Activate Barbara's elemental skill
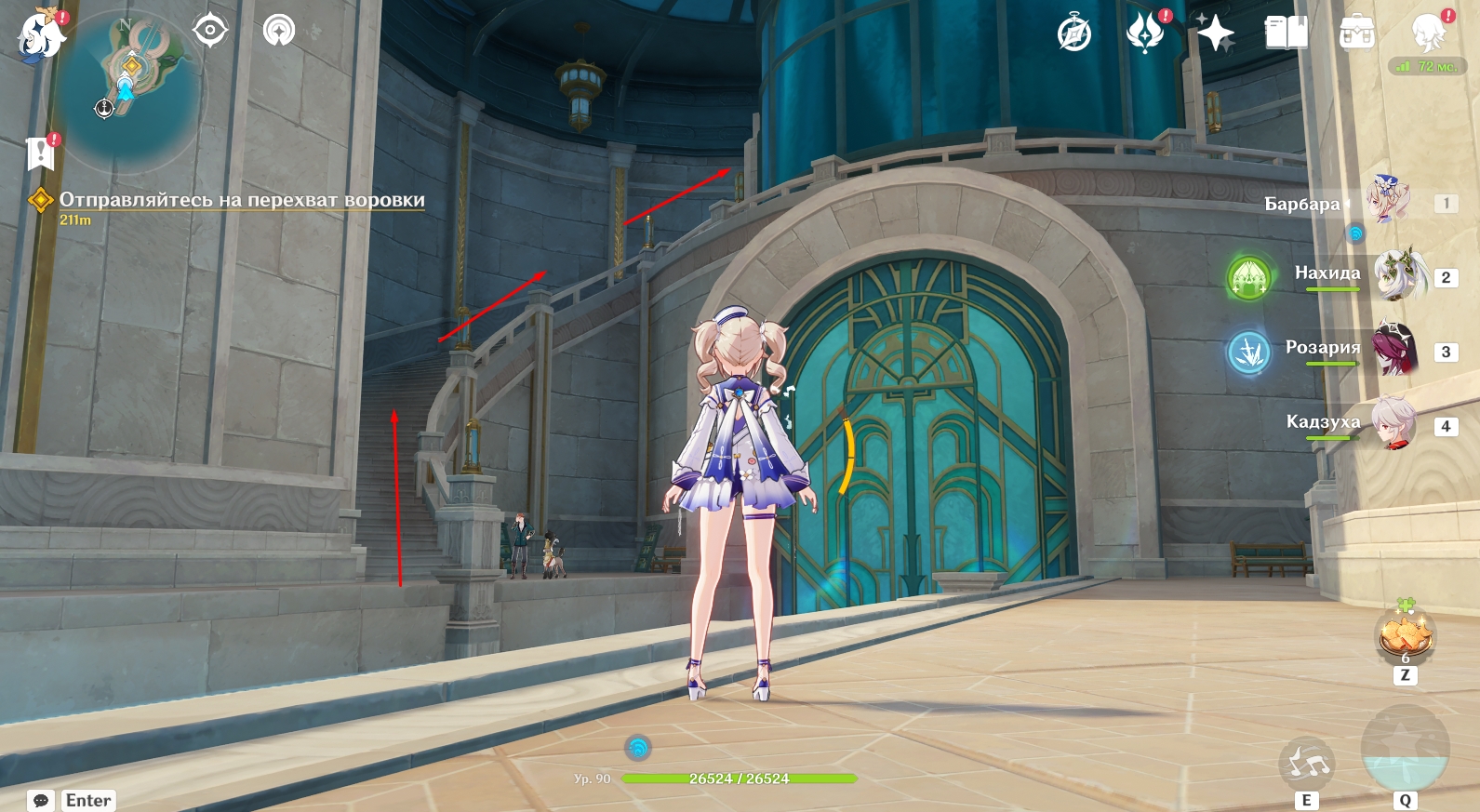 [x=1307, y=763]
